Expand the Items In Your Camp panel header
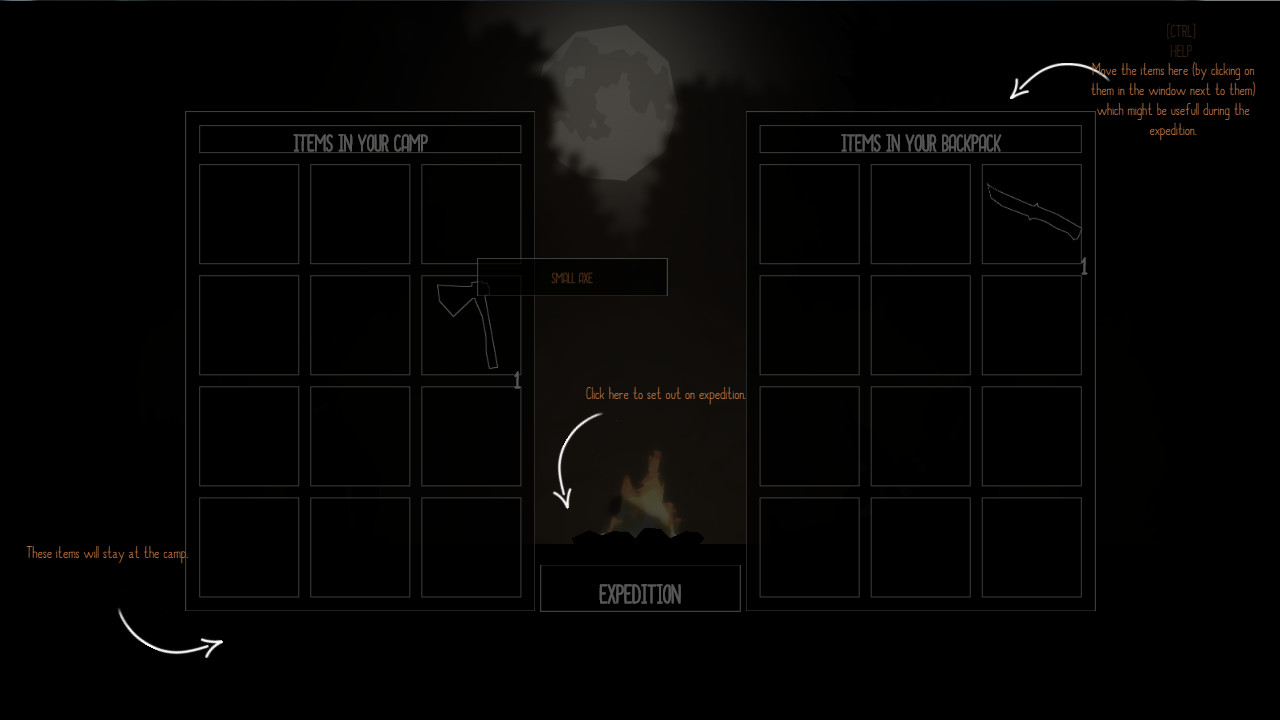Image resolution: width=1280 pixels, height=720 pixels. click(x=360, y=139)
